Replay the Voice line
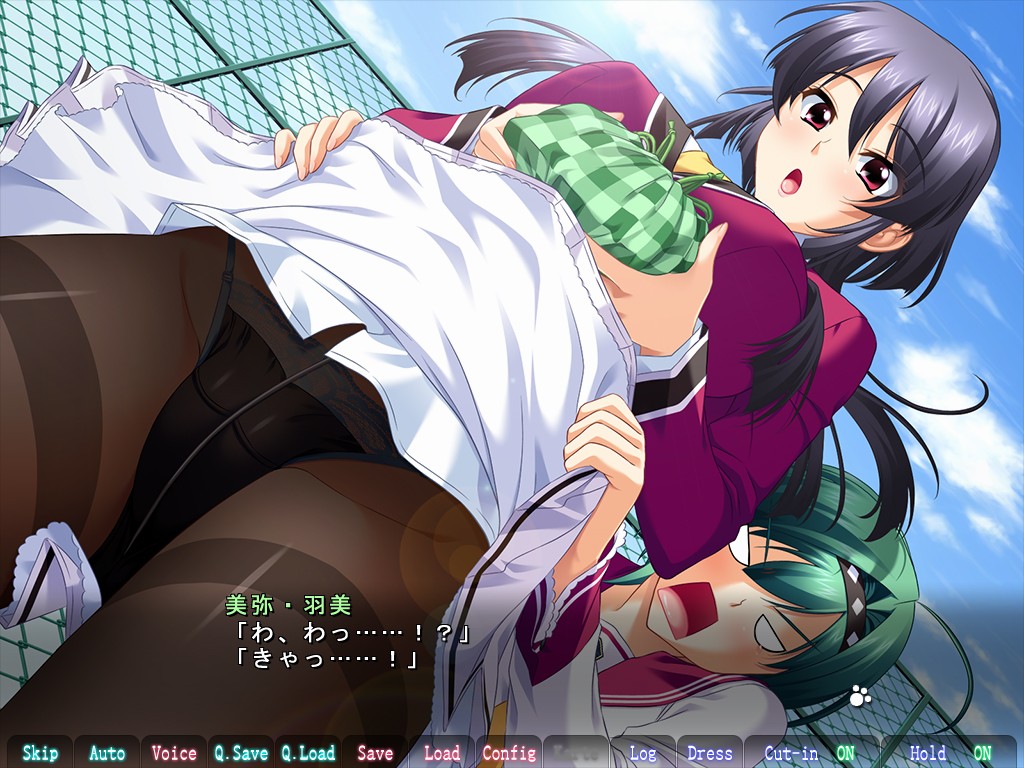The image size is (1024, 768). point(174,753)
